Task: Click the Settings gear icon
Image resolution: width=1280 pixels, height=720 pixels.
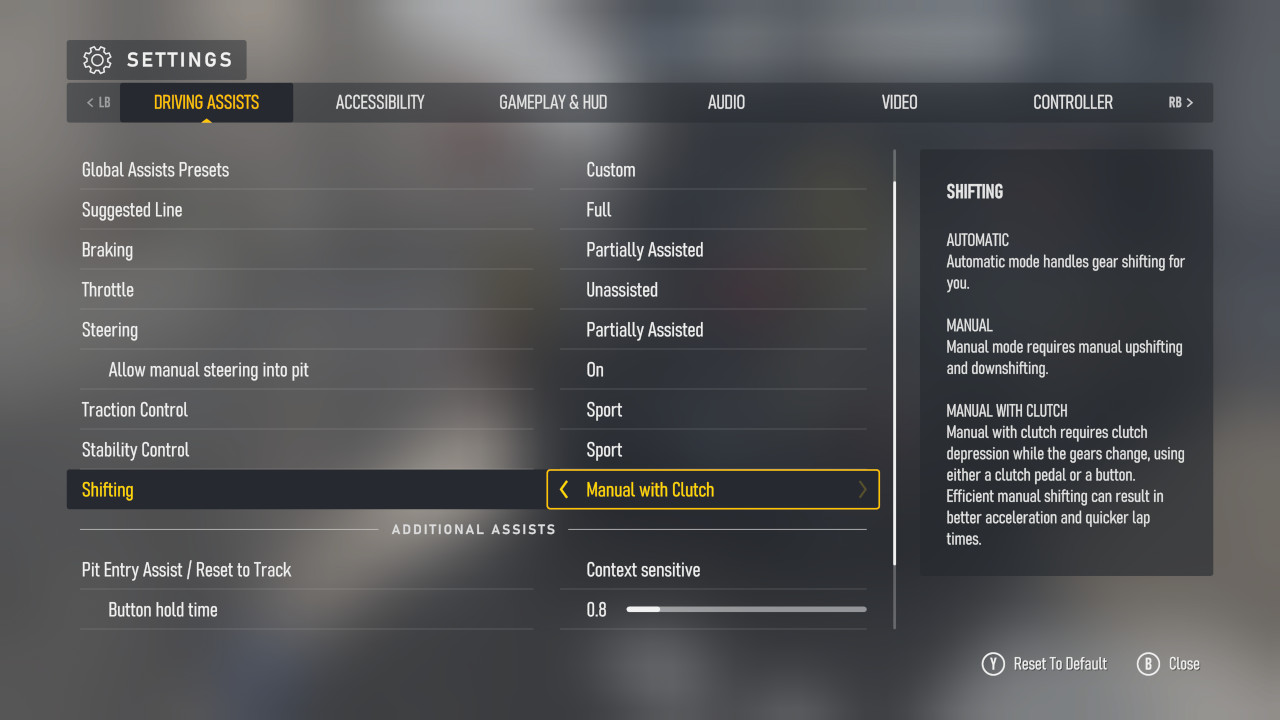Action: click(97, 59)
